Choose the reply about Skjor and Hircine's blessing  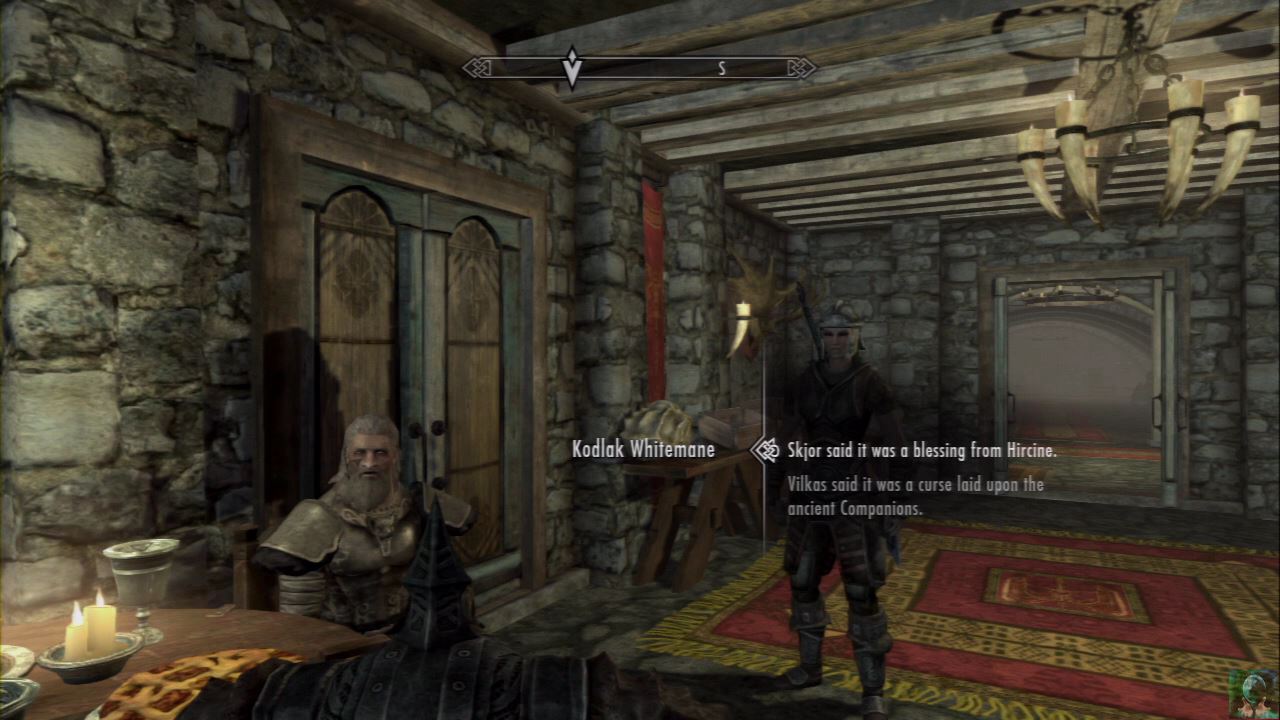921,450
